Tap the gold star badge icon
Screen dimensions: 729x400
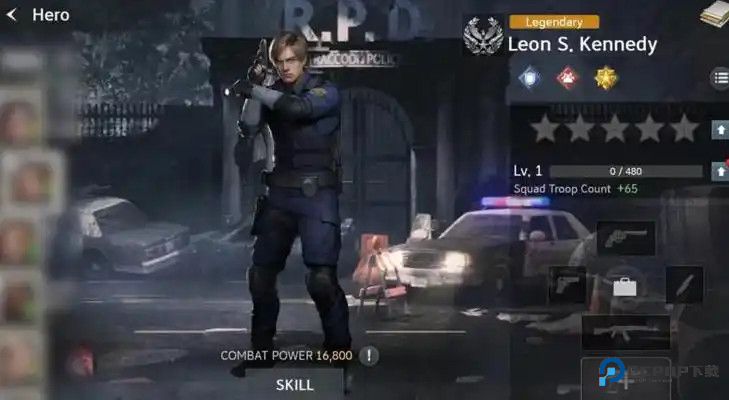605,78
